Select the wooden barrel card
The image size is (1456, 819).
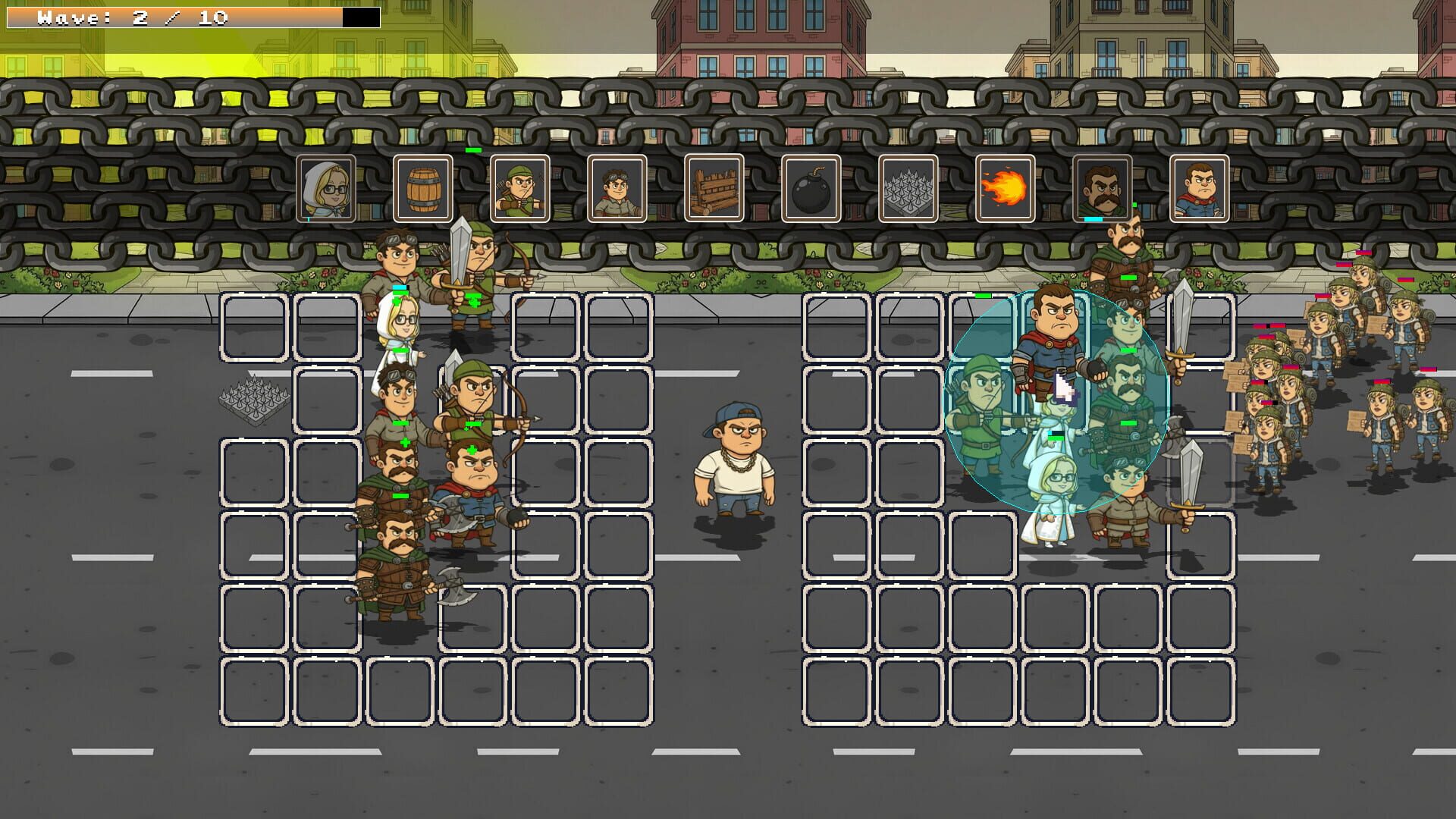click(x=423, y=187)
